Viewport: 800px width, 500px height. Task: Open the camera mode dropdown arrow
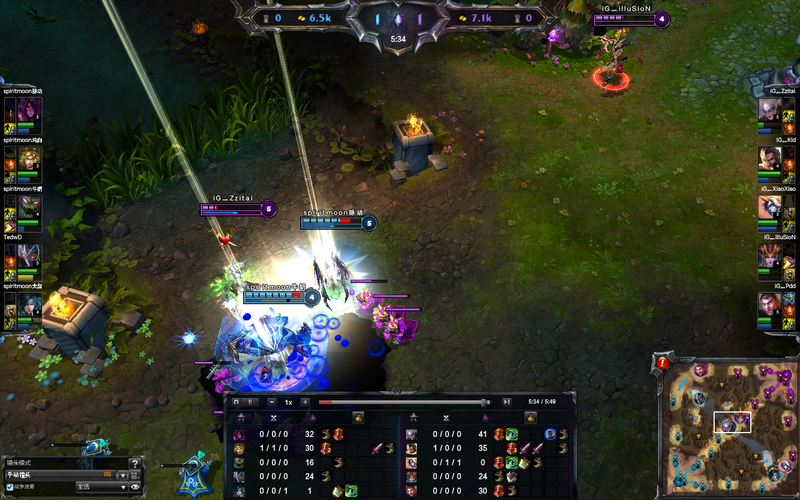tap(121, 474)
